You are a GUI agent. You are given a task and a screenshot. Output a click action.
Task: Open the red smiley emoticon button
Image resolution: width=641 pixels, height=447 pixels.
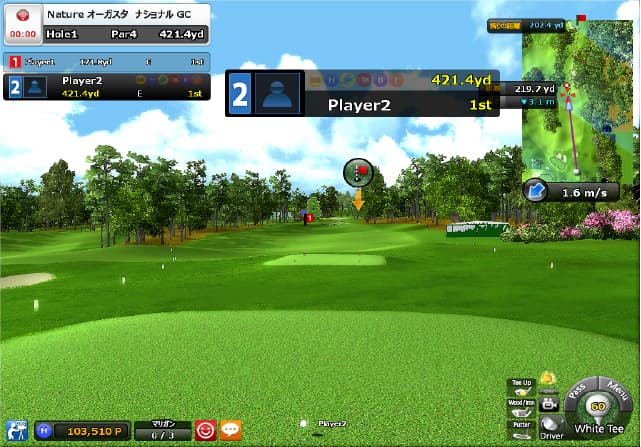pyautogui.click(x=206, y=430)
